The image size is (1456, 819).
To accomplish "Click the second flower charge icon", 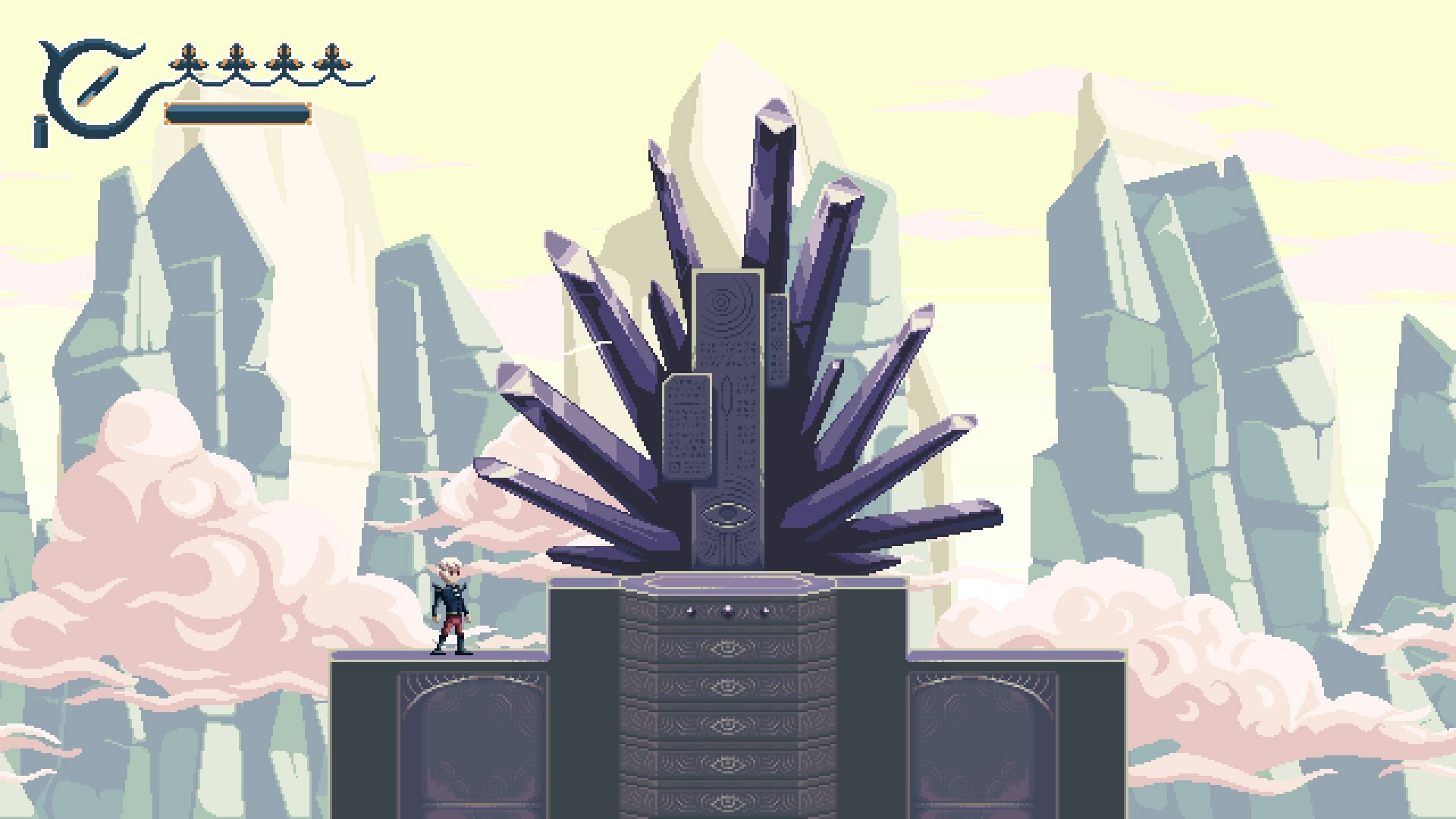I will click(x=237, y=57).
